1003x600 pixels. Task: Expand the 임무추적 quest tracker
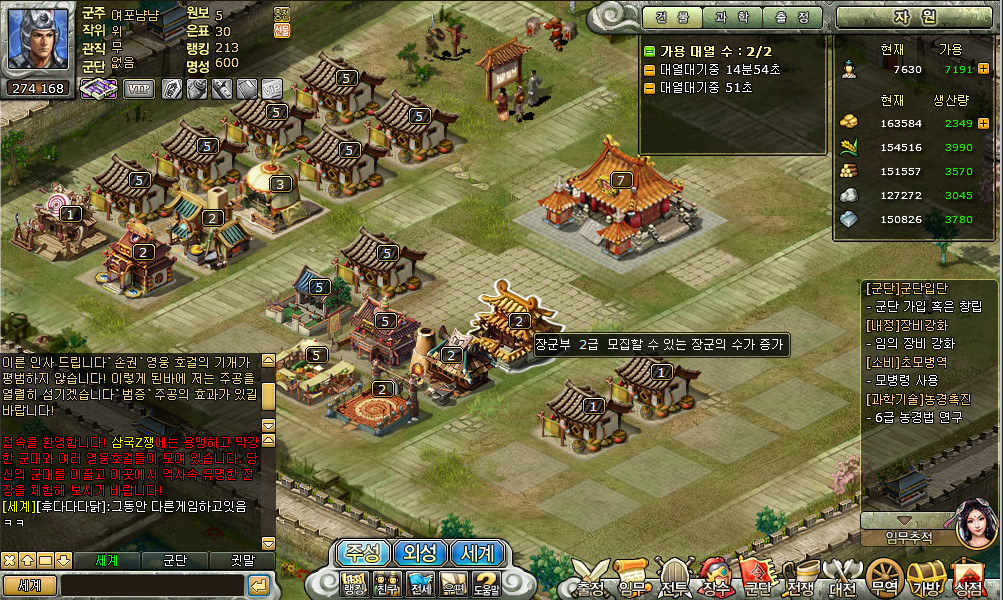[x=906, y=522]
